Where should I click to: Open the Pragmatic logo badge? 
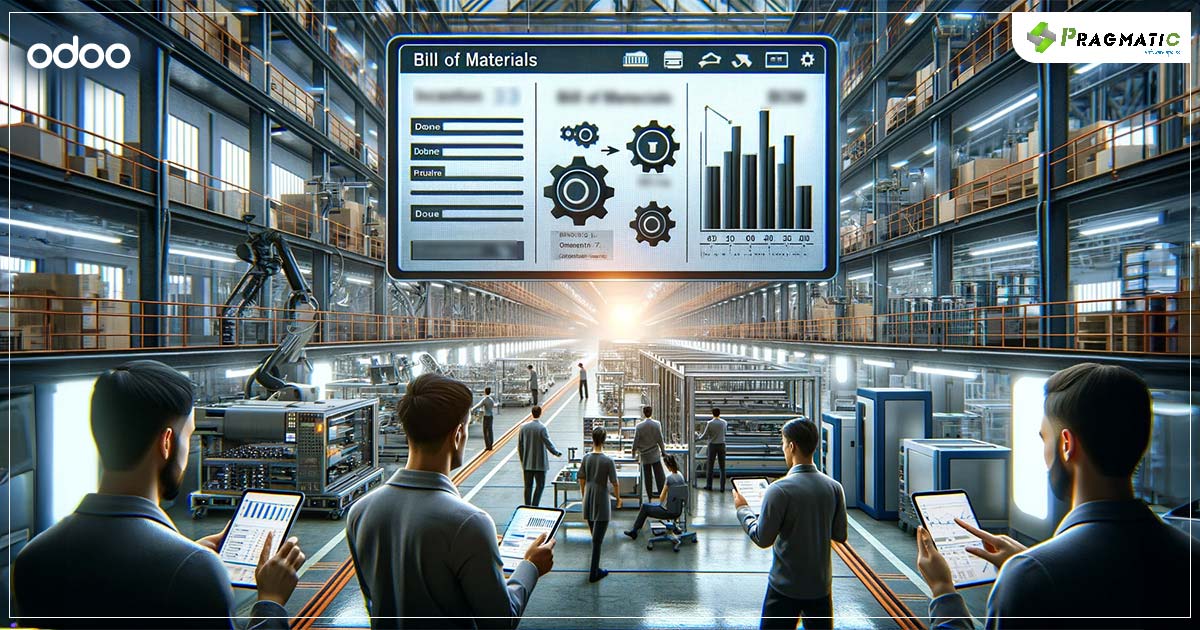pyautogui.click(x=1104, y=38)
